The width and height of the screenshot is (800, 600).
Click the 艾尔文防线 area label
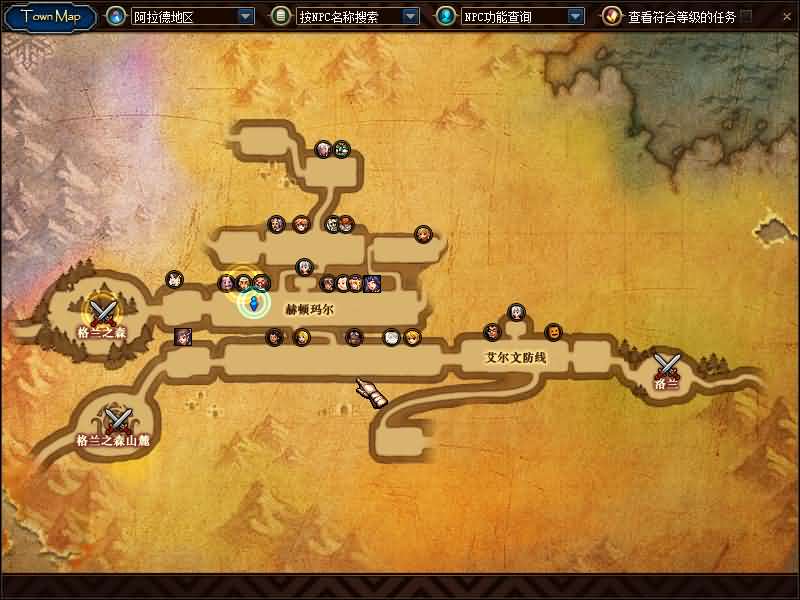[516, 357]
